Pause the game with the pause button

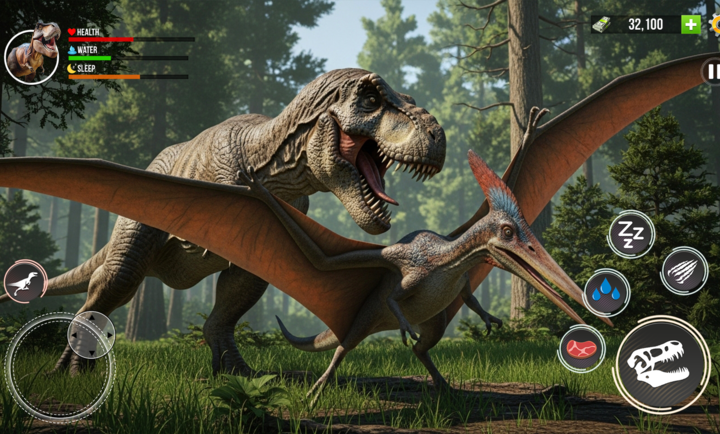tap(712, 71)
